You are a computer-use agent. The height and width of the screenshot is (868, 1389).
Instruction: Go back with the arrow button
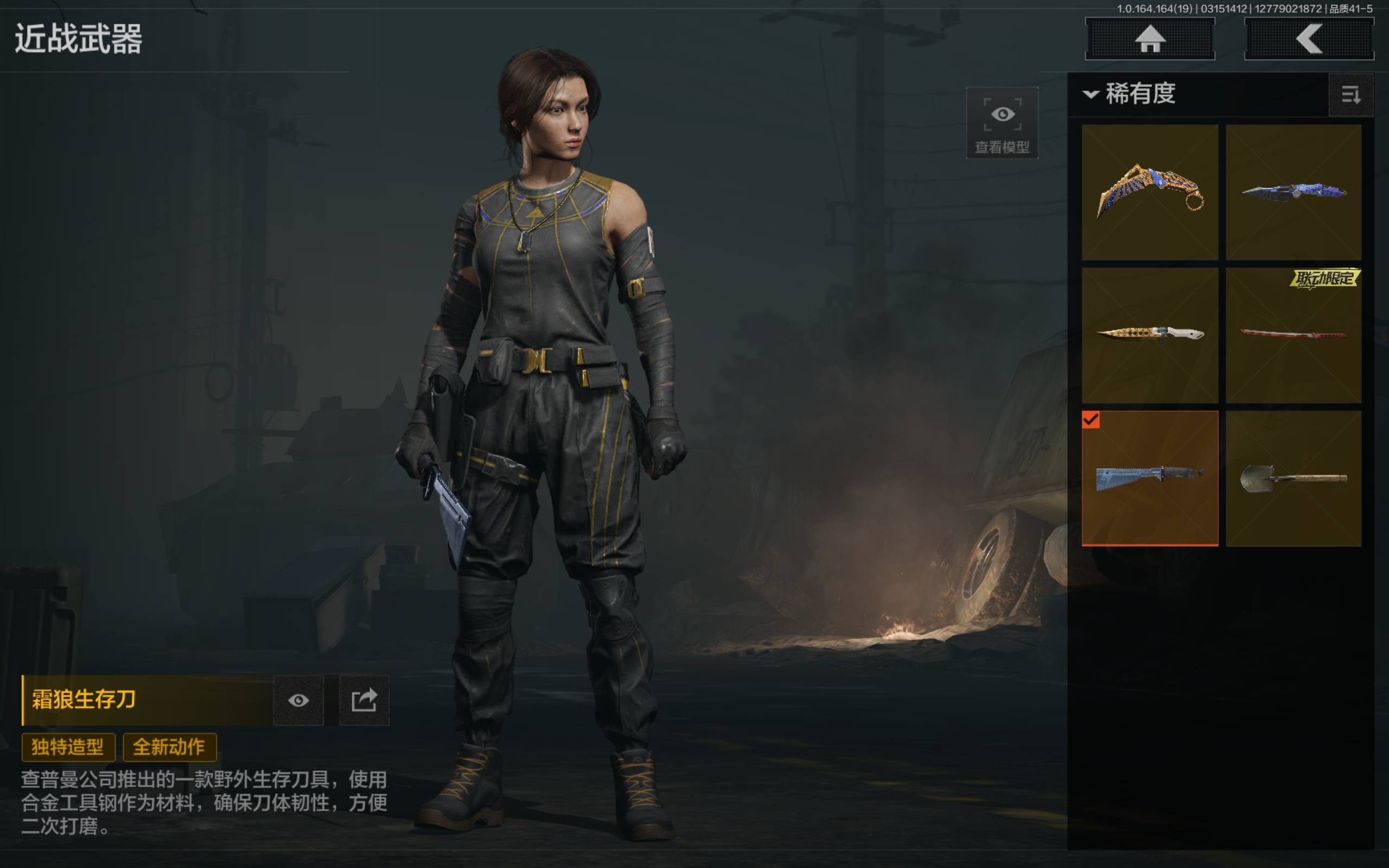pos(1308,39)
